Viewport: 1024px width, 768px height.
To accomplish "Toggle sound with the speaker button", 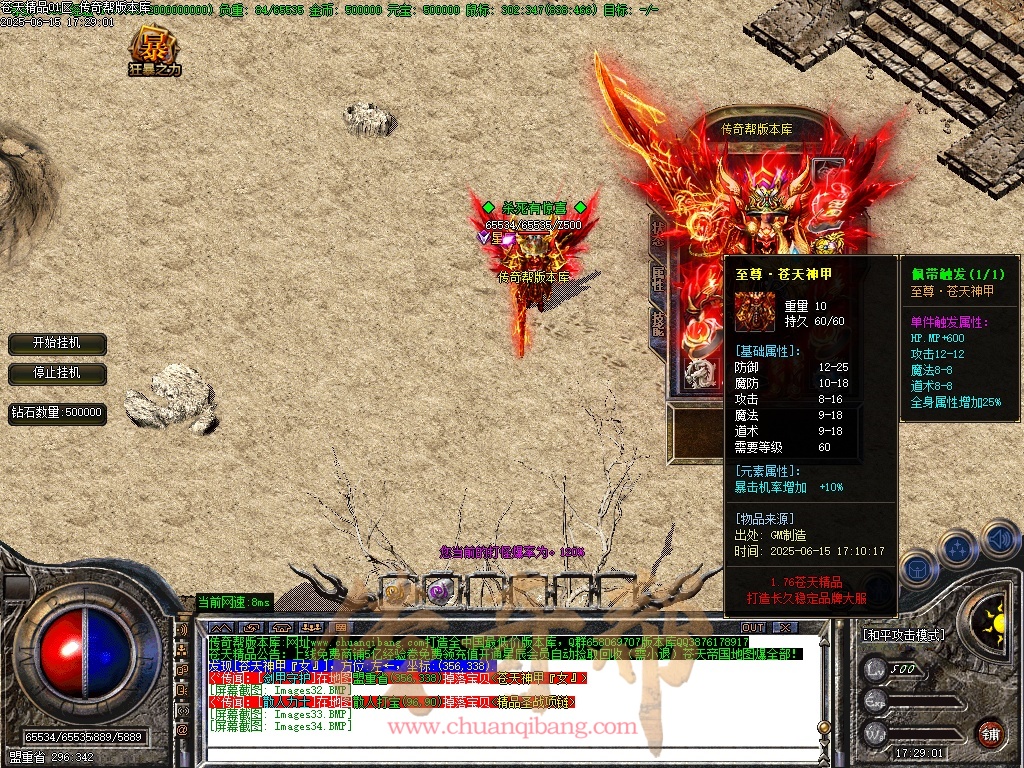I will coord(999,540).
